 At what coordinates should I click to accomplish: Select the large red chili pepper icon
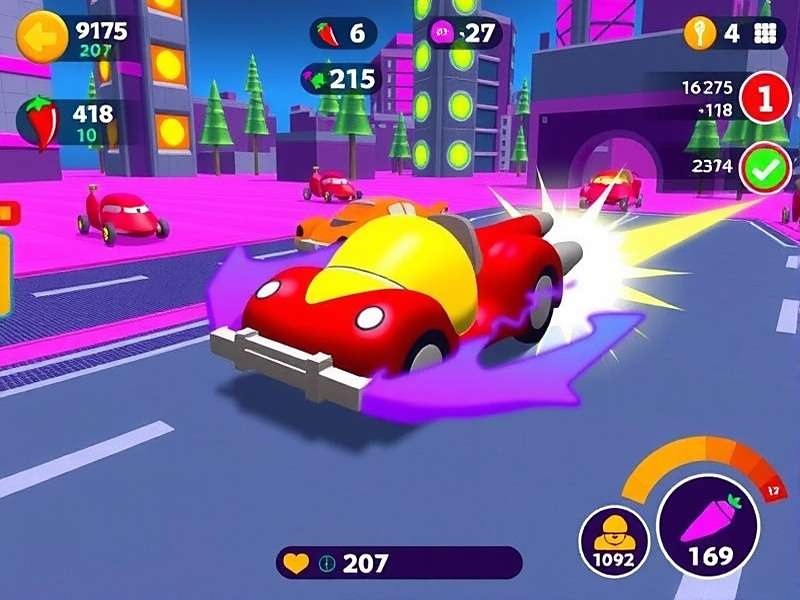[x=41, y=122]
